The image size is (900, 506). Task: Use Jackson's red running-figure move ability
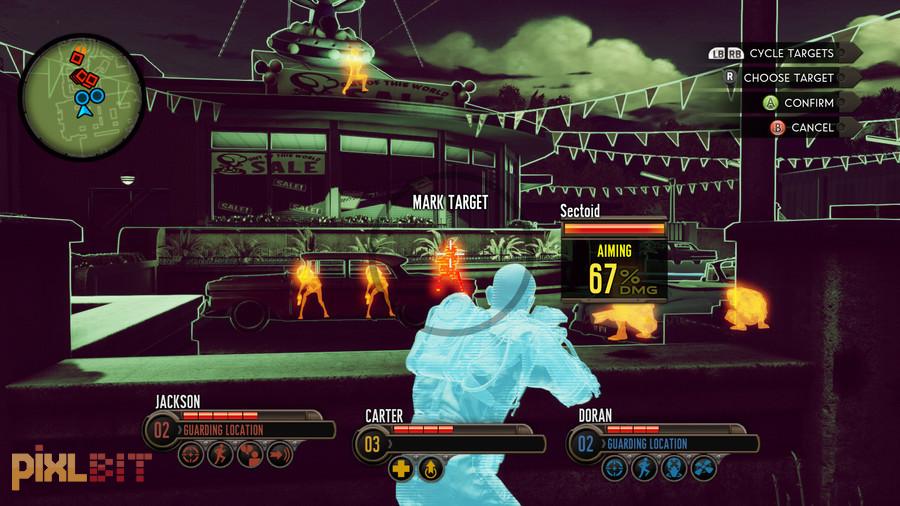click(219, 457)
